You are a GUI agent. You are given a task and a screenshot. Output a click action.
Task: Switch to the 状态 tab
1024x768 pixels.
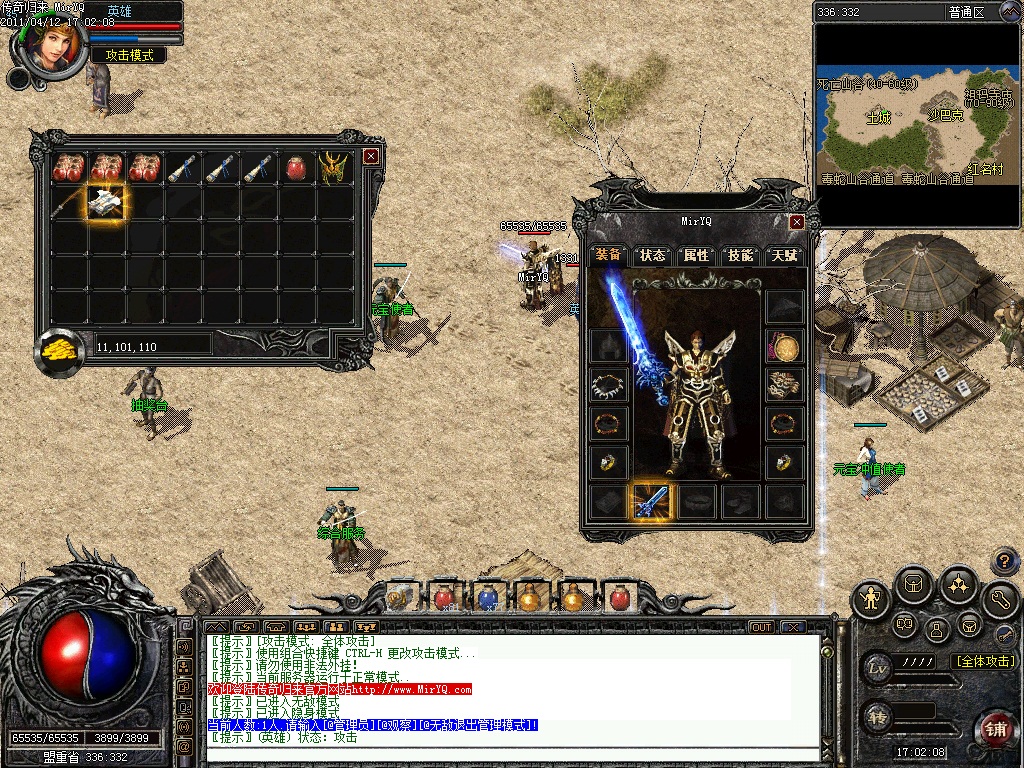click(x=652, y=255)
